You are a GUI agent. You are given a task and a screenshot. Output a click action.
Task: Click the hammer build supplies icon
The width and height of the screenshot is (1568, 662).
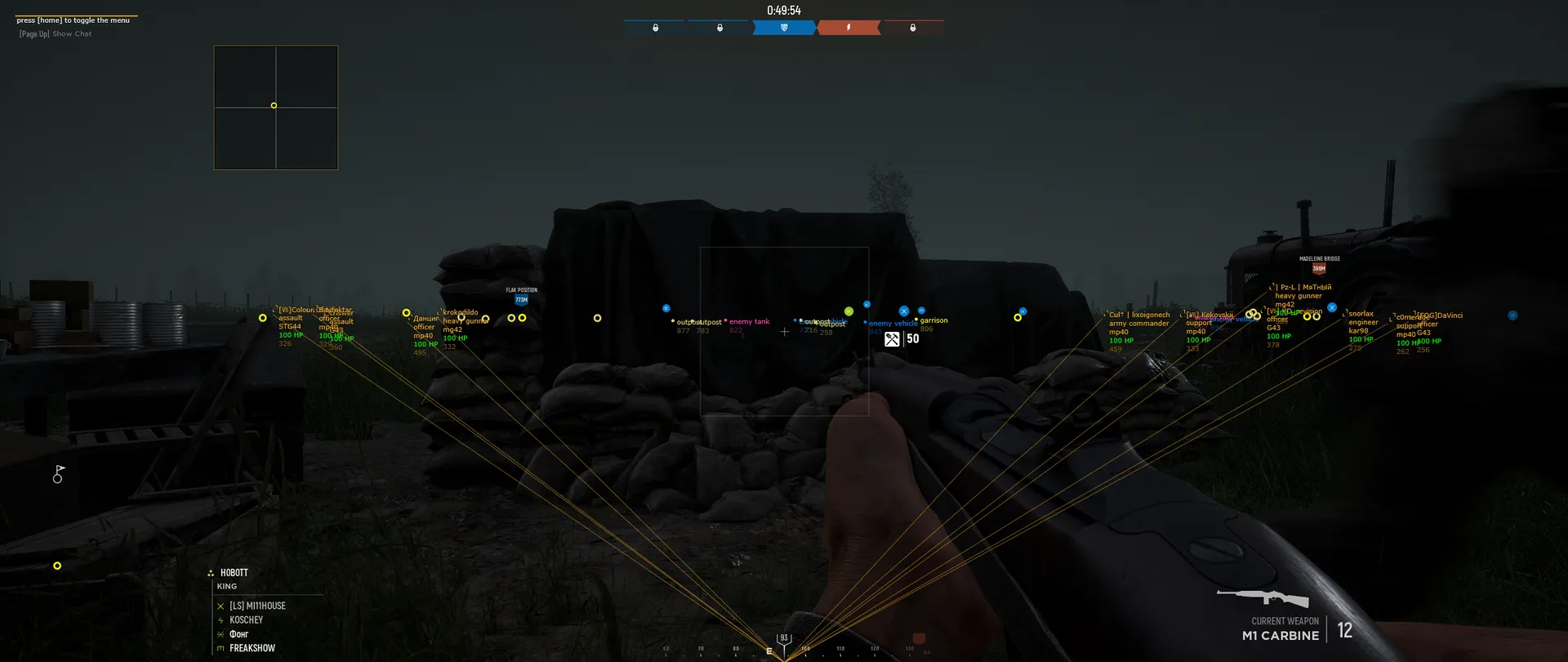click(x=892, y=339)
